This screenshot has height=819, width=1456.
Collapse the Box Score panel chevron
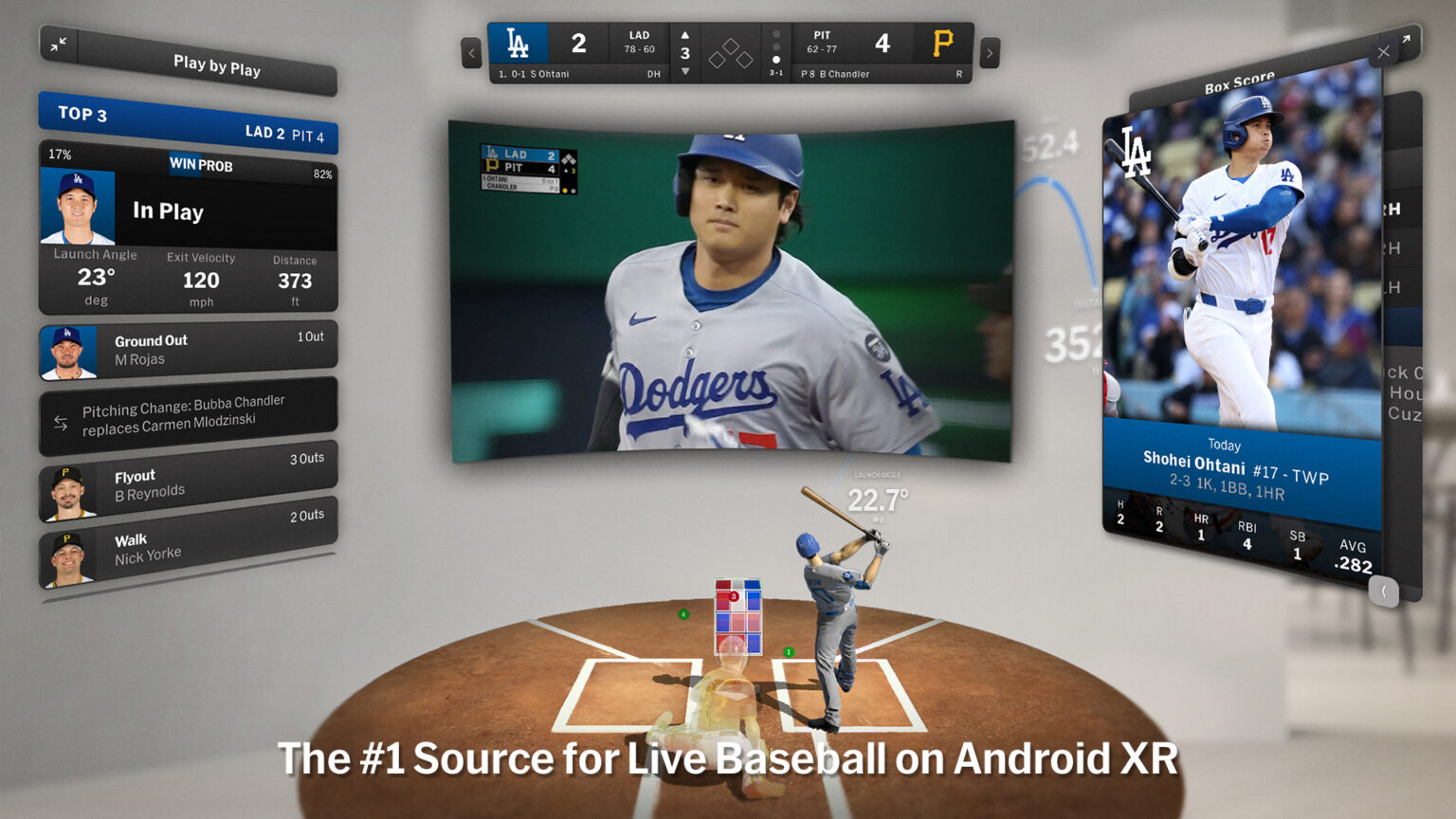pos(1383,591)
